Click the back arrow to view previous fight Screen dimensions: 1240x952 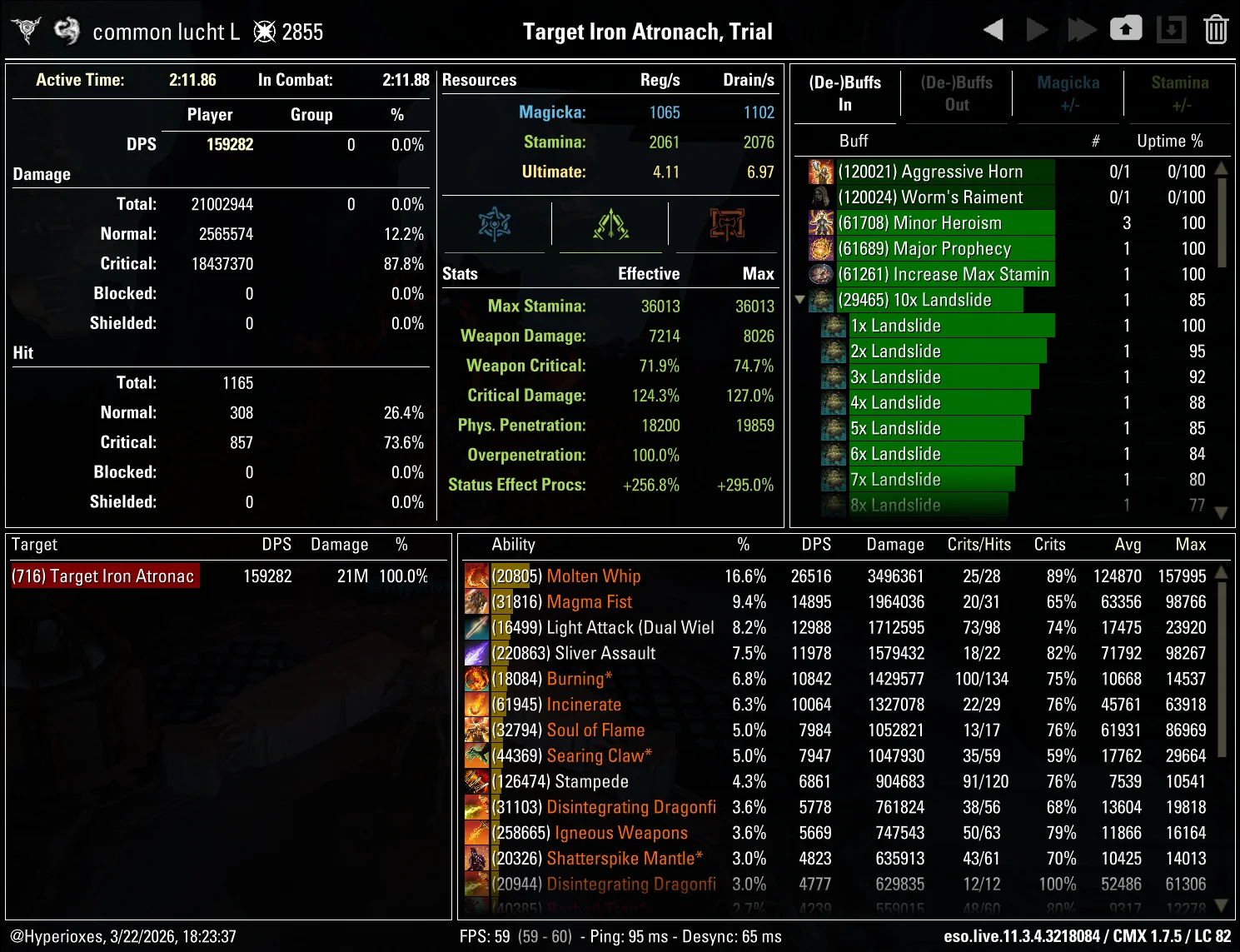click(x=993, y=28)
